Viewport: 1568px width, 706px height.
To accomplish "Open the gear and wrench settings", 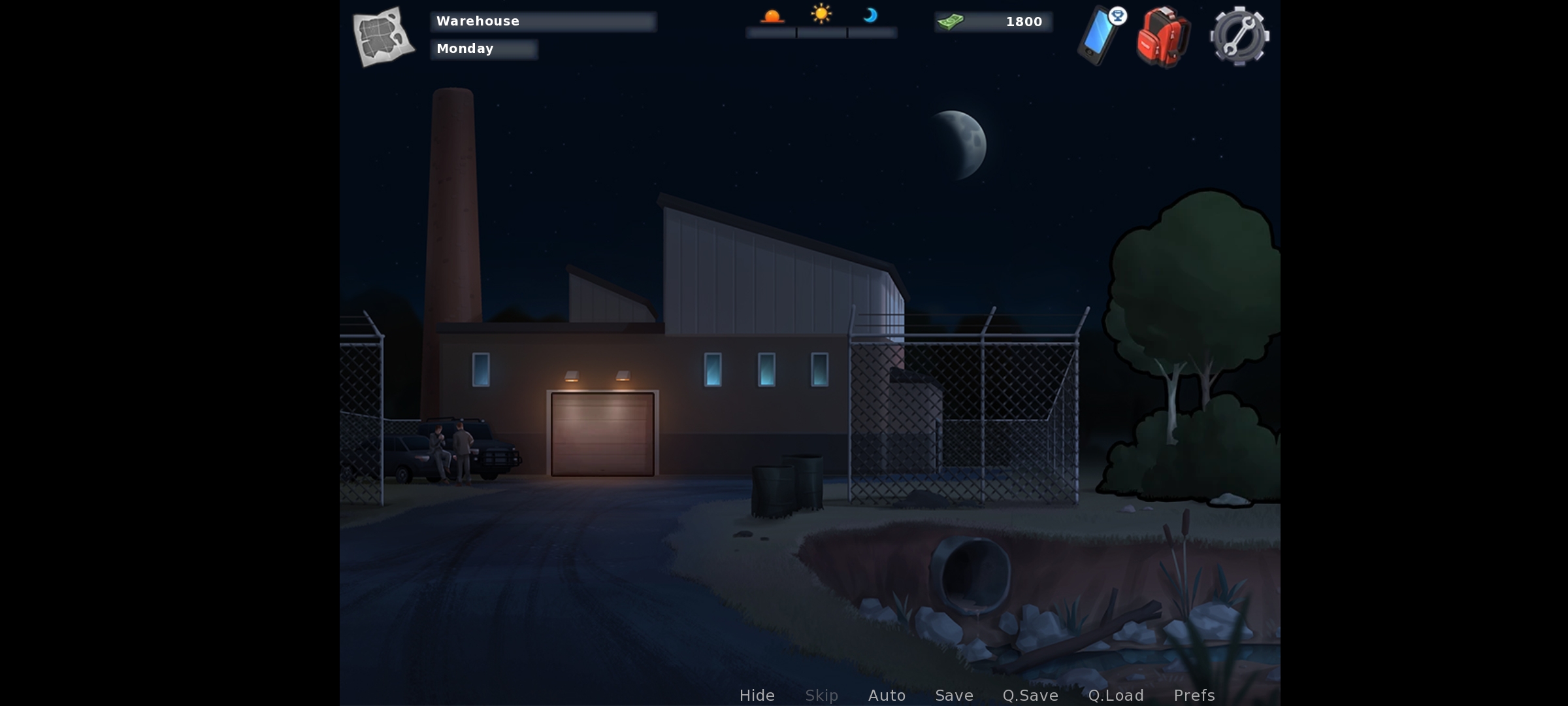I will point(1239,37).
